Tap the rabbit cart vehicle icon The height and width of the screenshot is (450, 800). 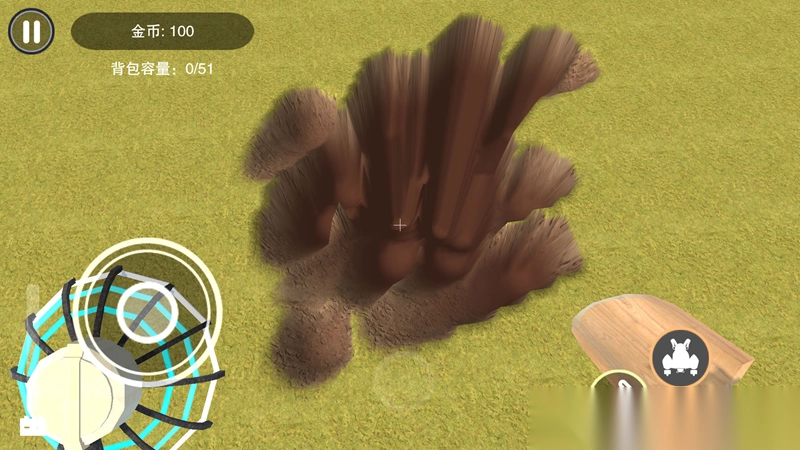pyautogui.click(x=681, y=356)
